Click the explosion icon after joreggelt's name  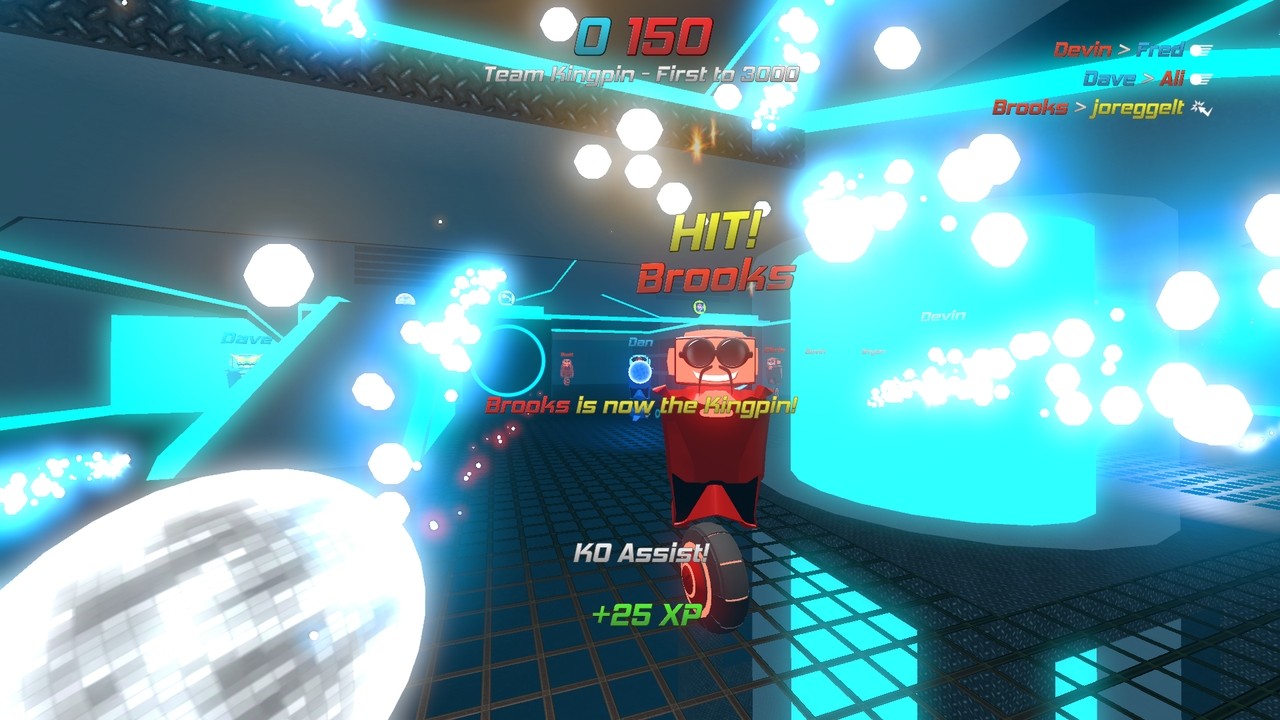[1200, 108]
